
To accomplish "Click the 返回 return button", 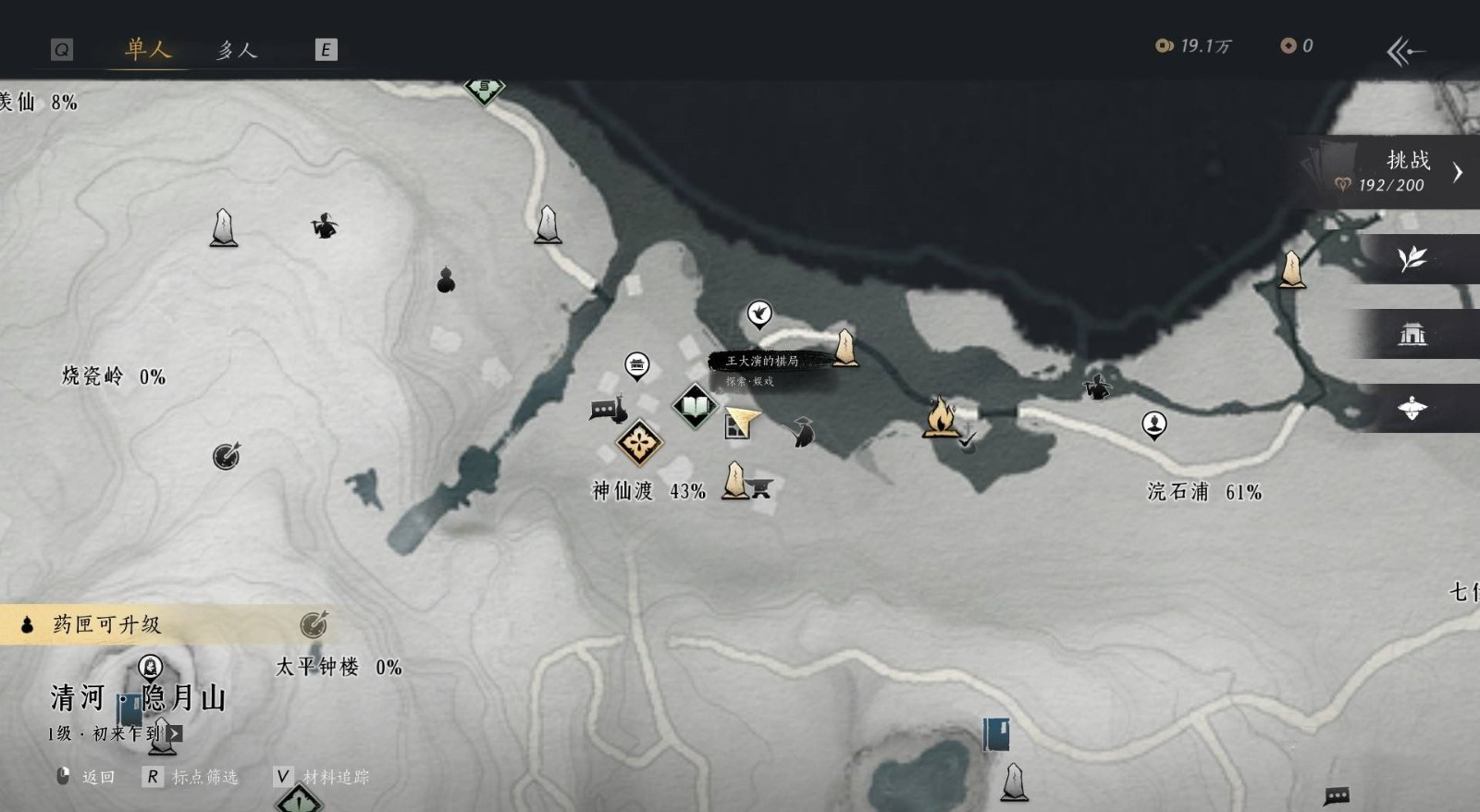I will click(x=88, y=777).
